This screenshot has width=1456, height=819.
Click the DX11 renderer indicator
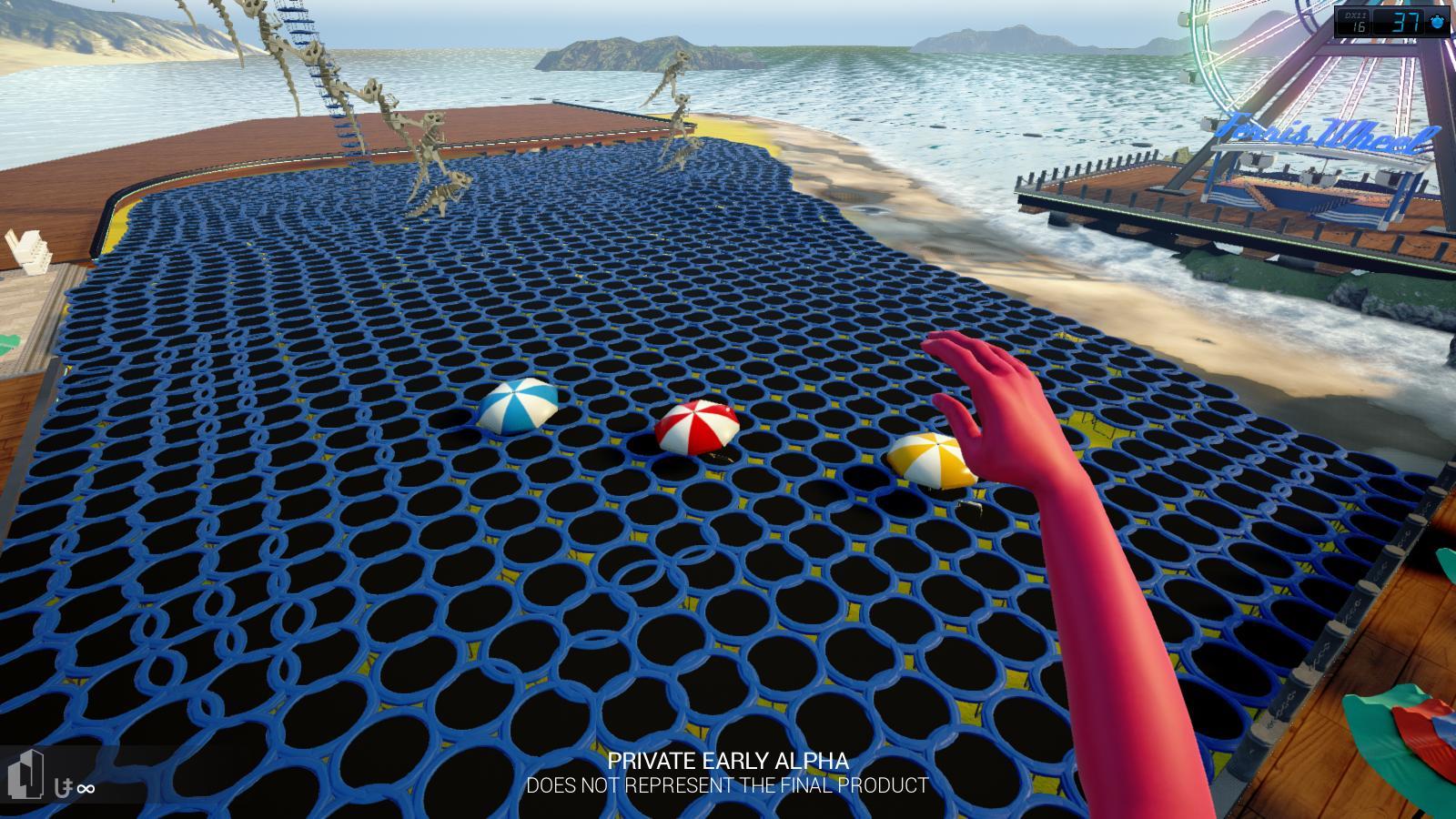pyautogui.click(x=1355, y=14)
